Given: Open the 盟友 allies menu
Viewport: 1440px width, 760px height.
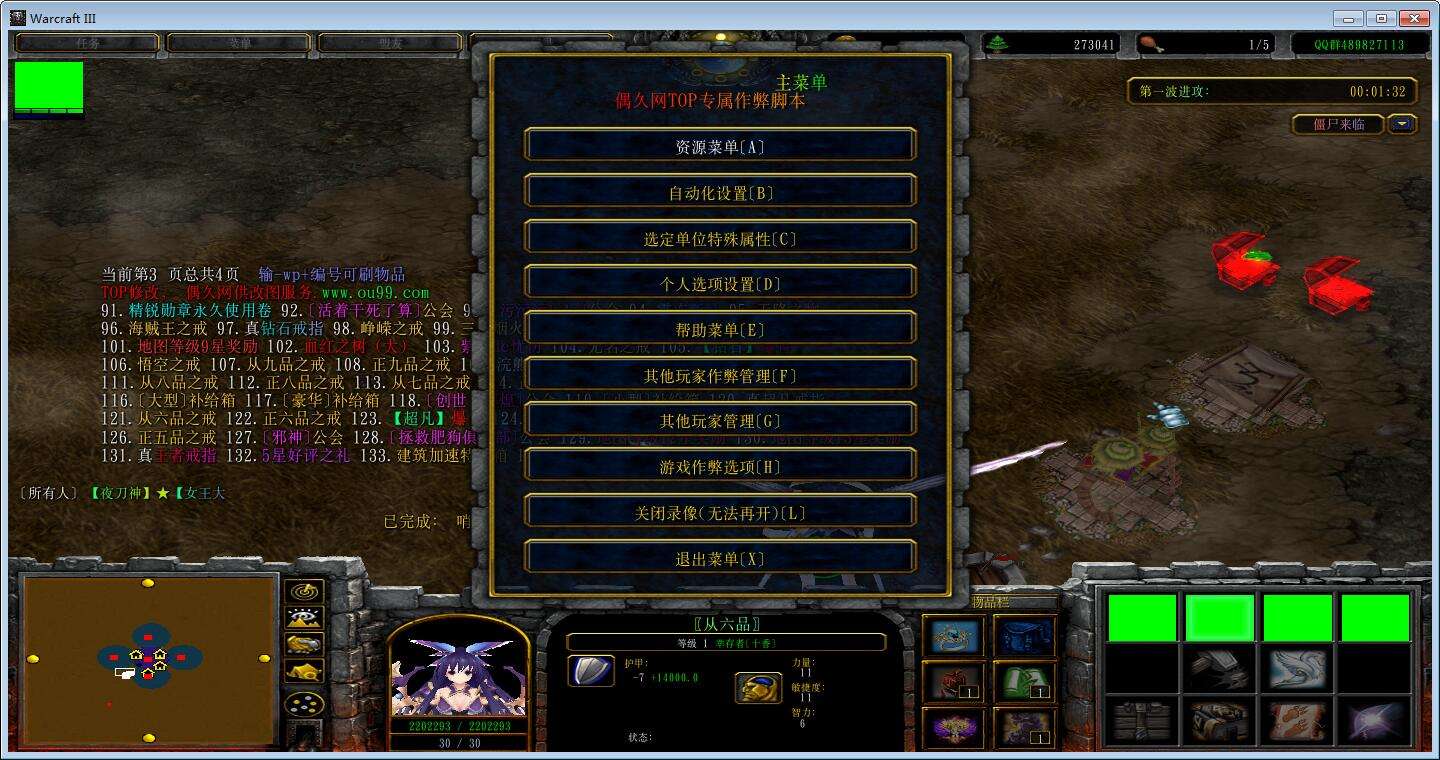Looking at the screenshot, I should [387, 42].
